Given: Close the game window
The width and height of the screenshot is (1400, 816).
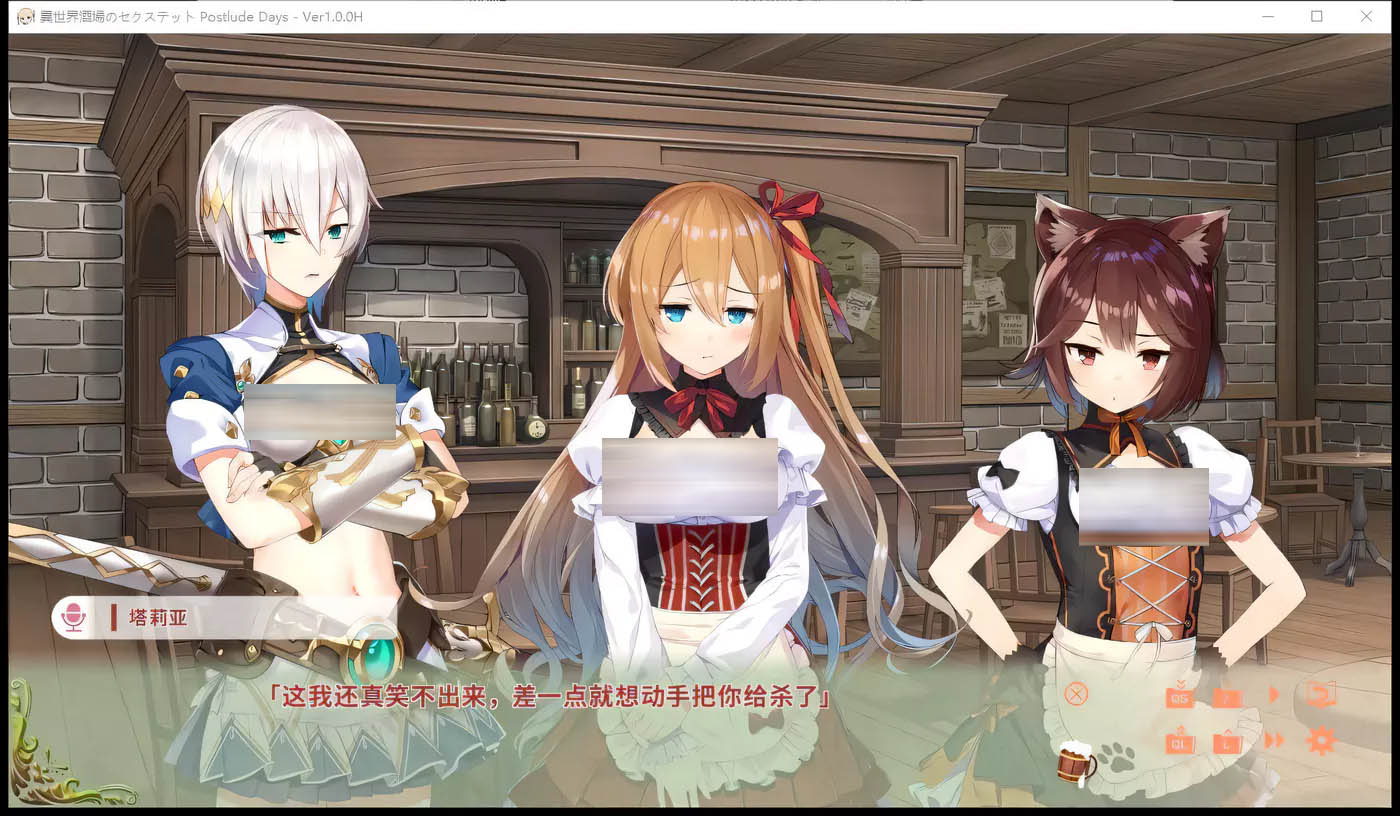Looking at the screenshot, I should click(1366, 16).
